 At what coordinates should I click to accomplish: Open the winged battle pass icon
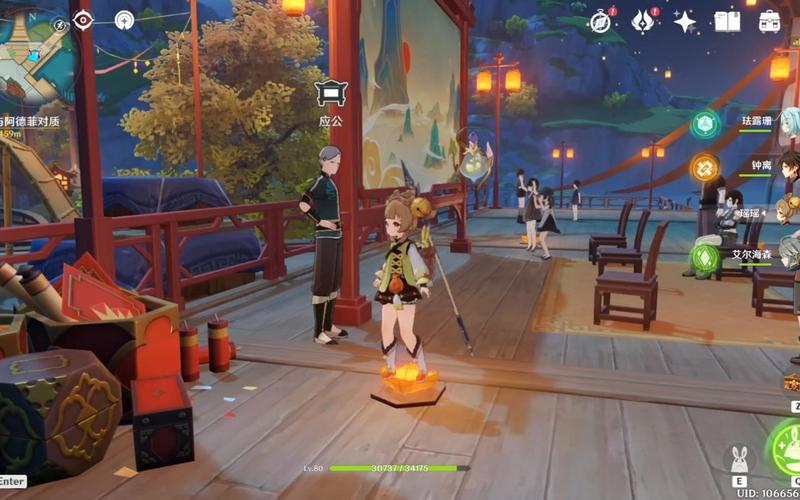pyautogui.click(x=643, y=22)
